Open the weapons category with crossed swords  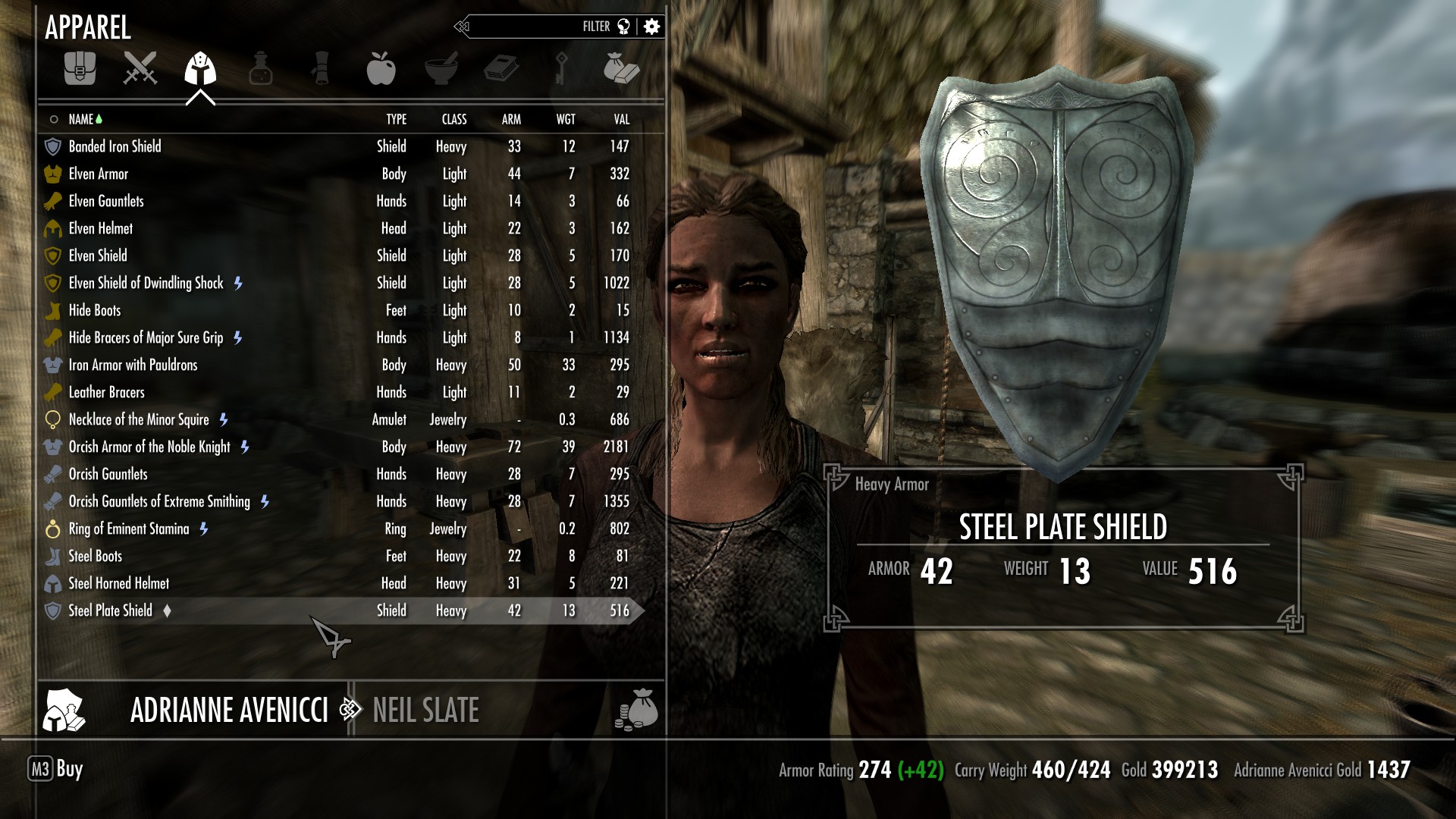click(140, 68)
